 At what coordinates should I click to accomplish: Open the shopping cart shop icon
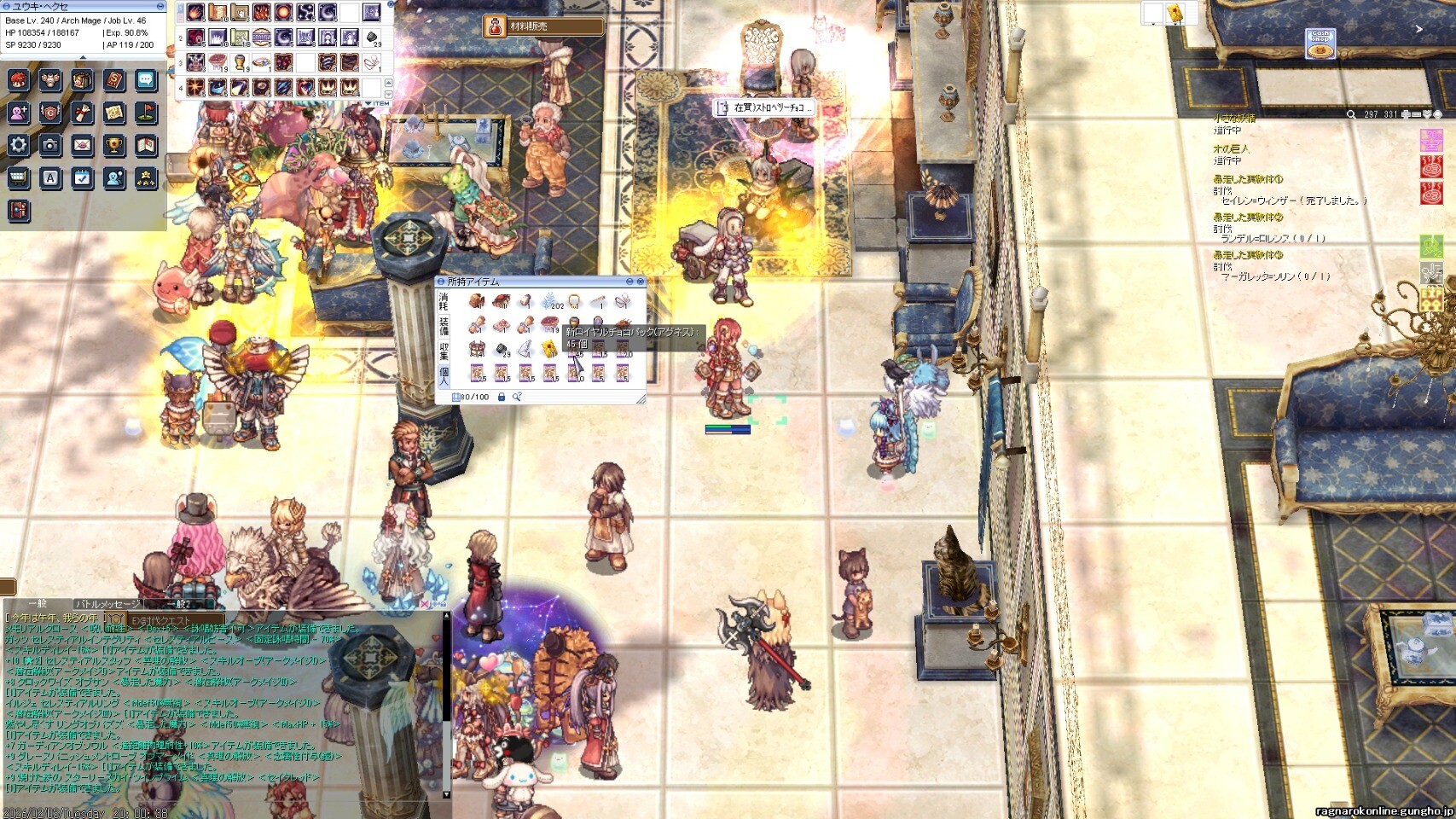19,177
